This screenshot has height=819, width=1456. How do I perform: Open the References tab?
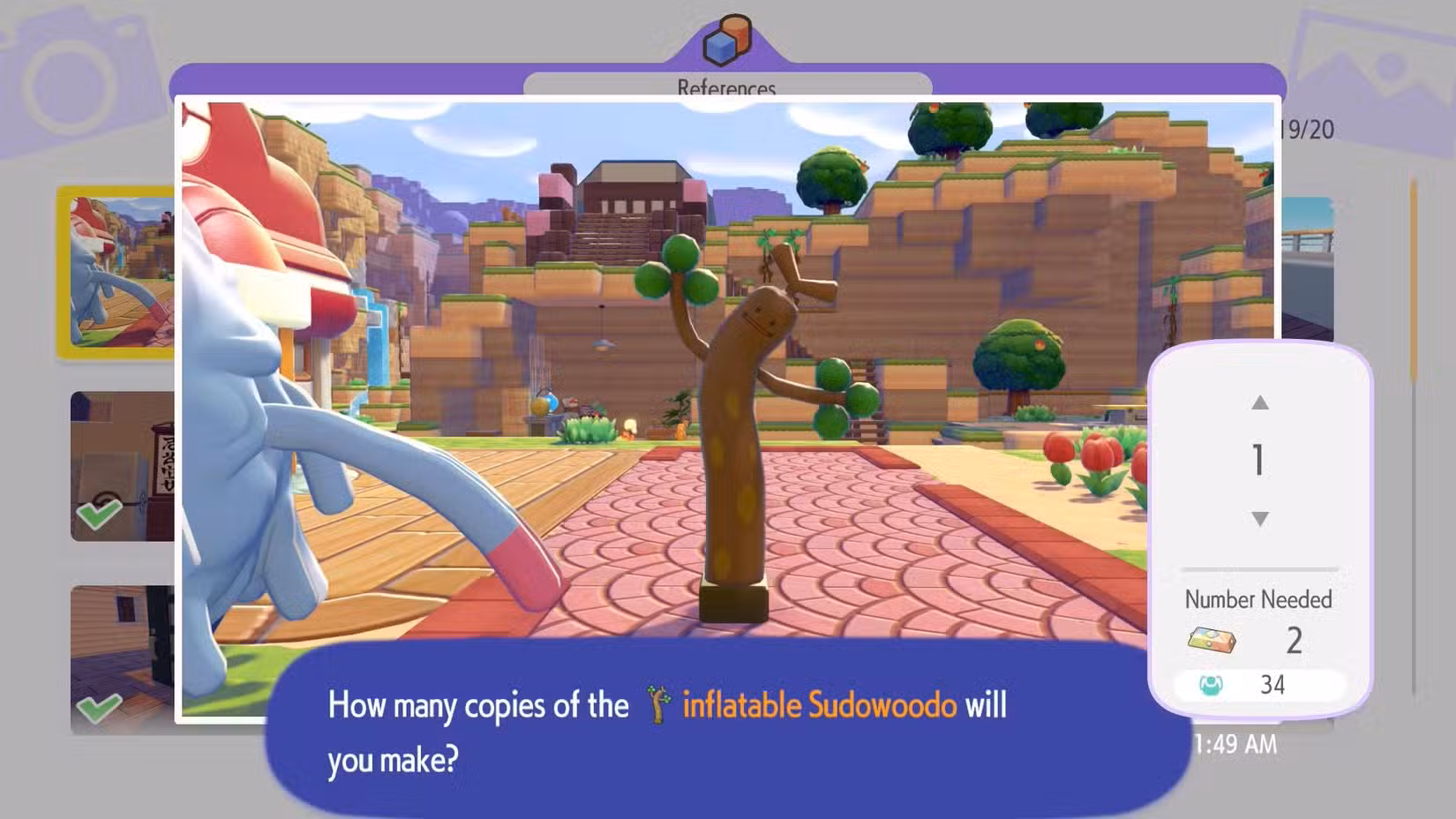click(x=727, y=87)
